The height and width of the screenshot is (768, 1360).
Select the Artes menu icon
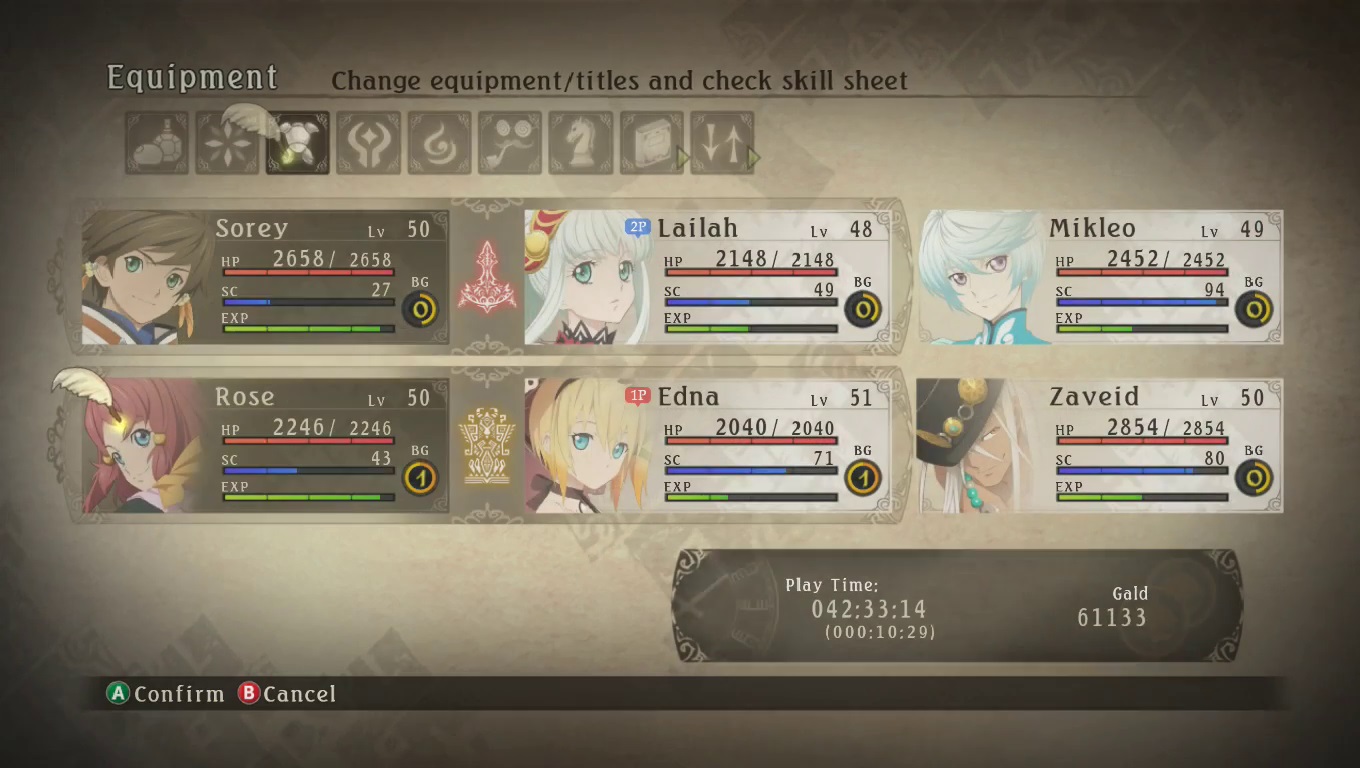[367, 140]
